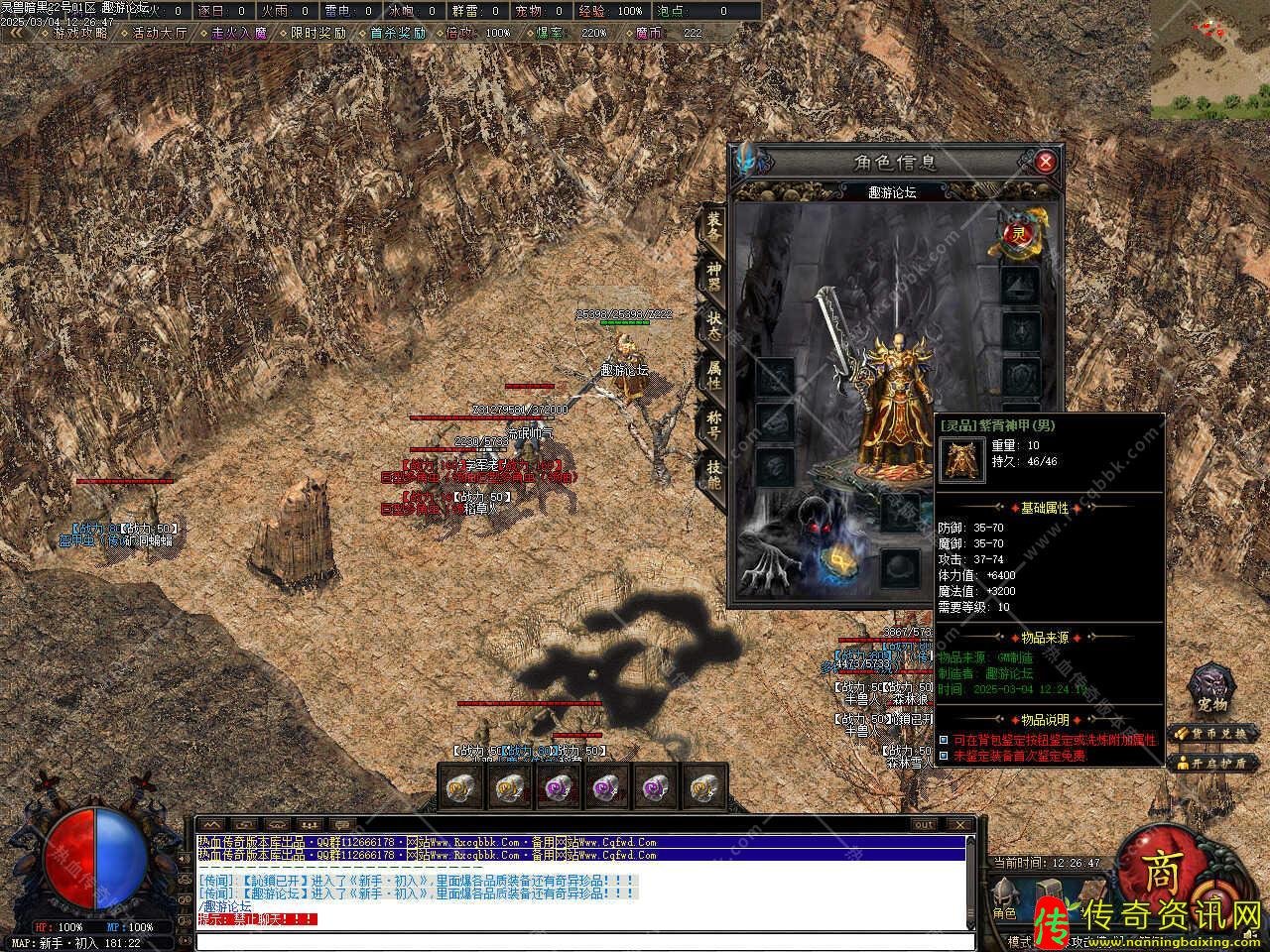
Task: Open the 活动大厅 activity hall
Action: coord(159,33)
